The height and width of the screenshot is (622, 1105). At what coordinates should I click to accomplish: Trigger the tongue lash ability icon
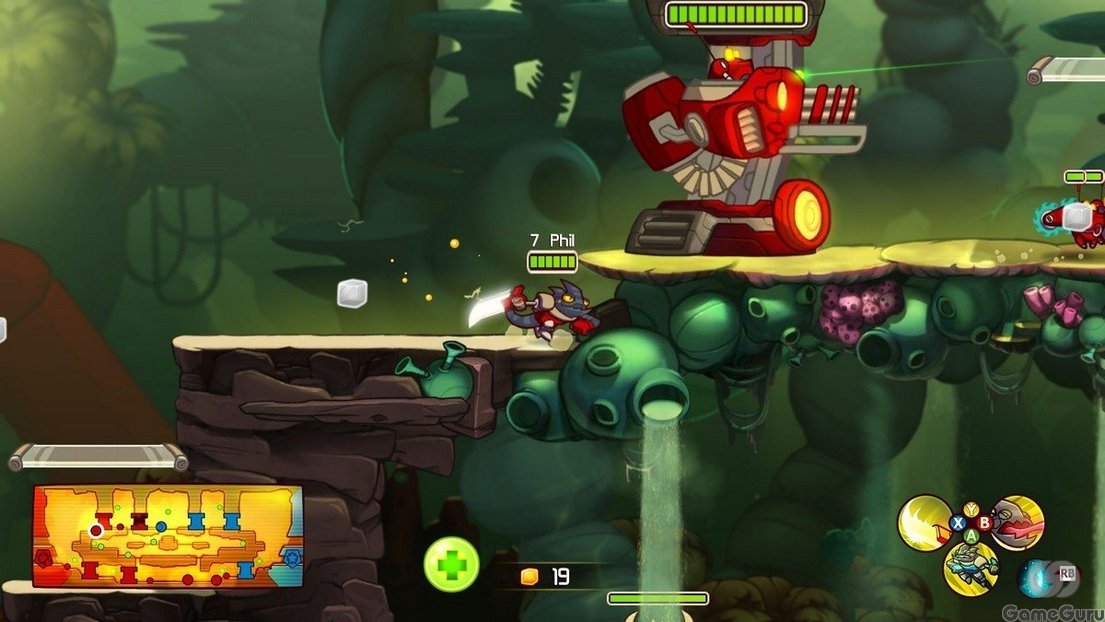click(x=1019, y=522)
